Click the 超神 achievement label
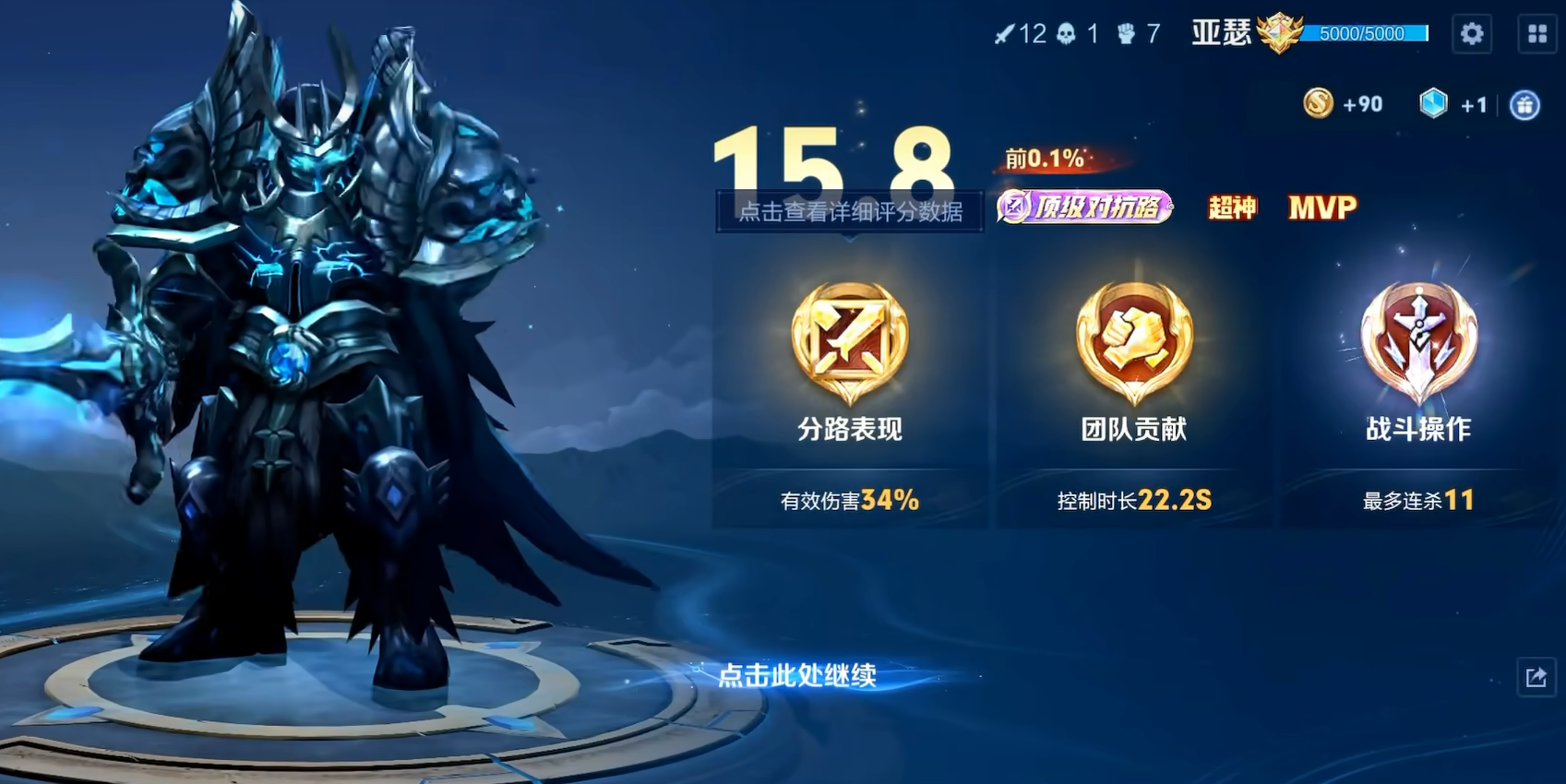 (x=1234, y=208)
